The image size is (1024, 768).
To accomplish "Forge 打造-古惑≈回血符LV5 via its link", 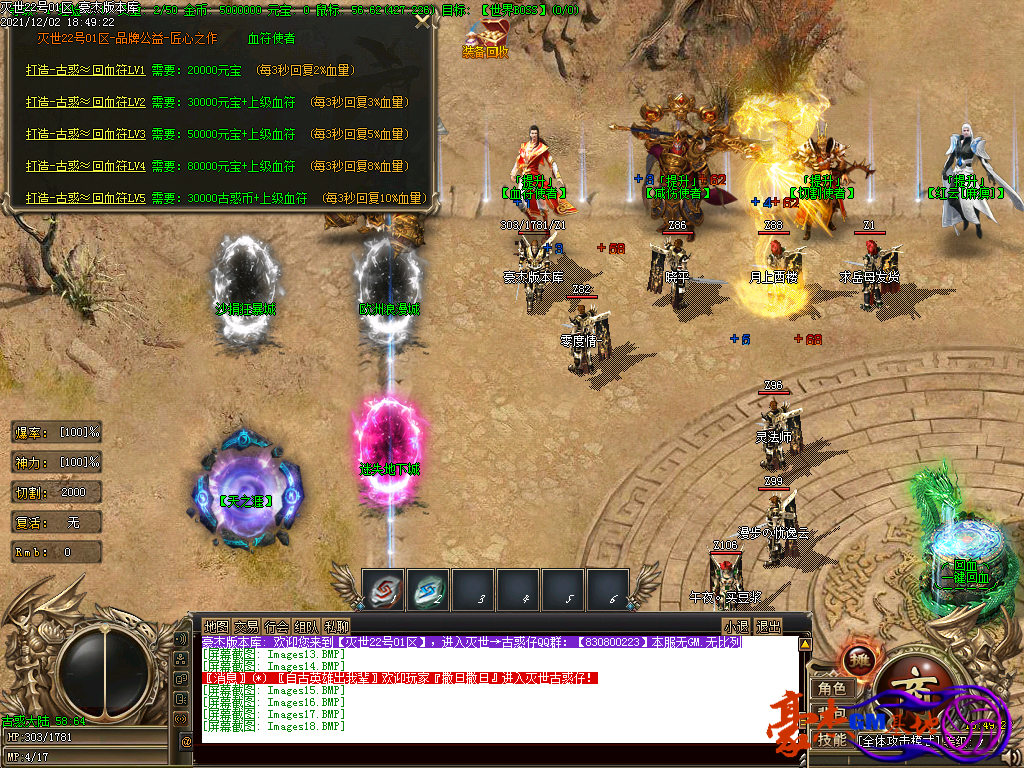I will (86, 199).
